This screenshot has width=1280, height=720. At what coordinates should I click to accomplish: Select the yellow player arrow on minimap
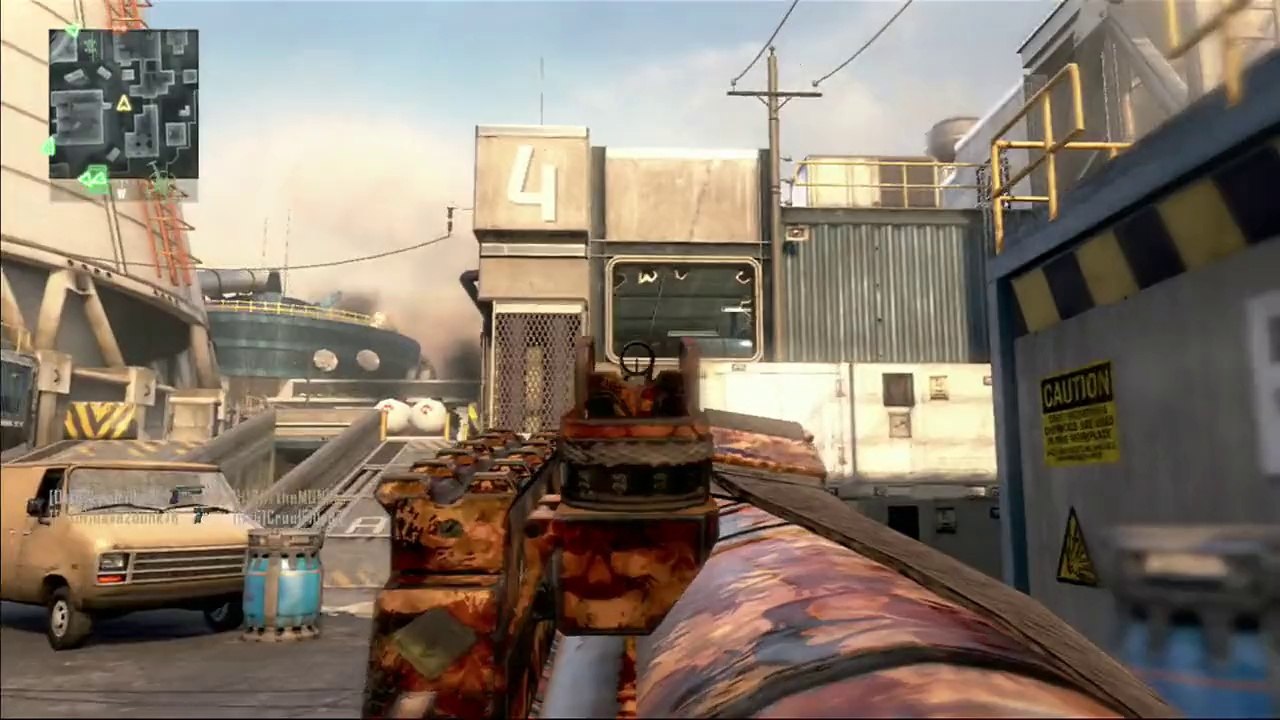tap(124, 103)
